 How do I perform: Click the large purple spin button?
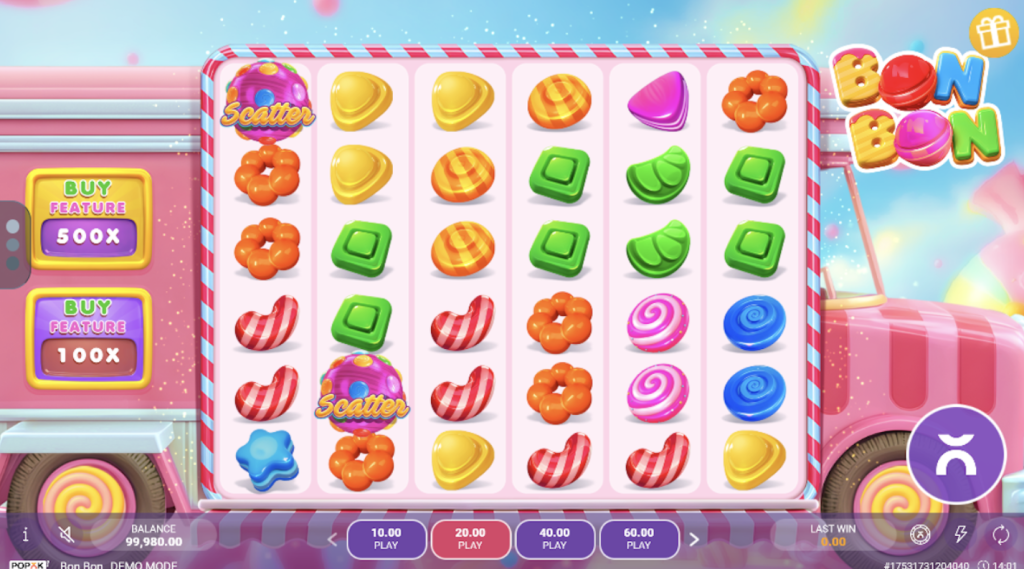955,453
